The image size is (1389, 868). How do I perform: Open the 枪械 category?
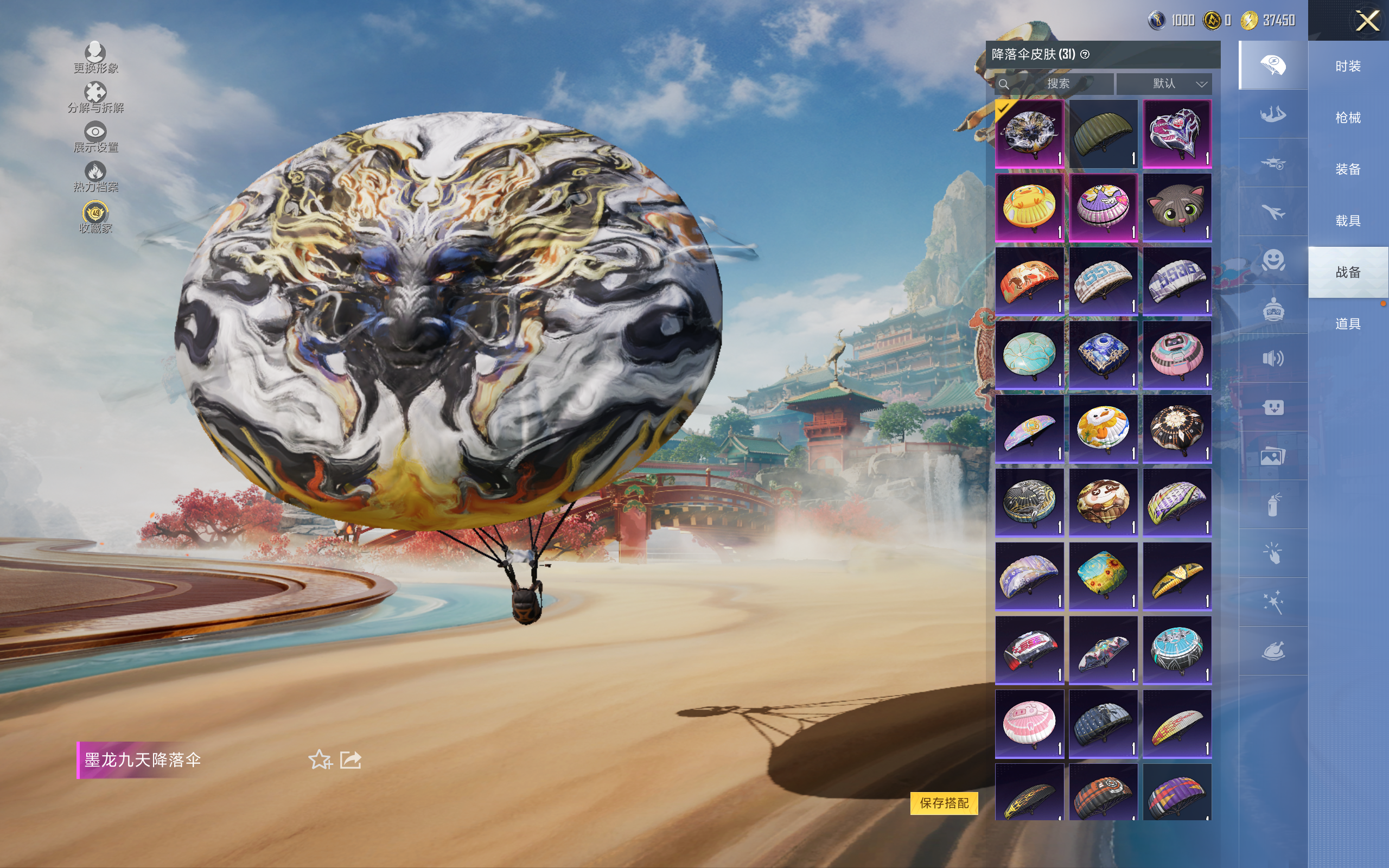tap(1348, 118)
